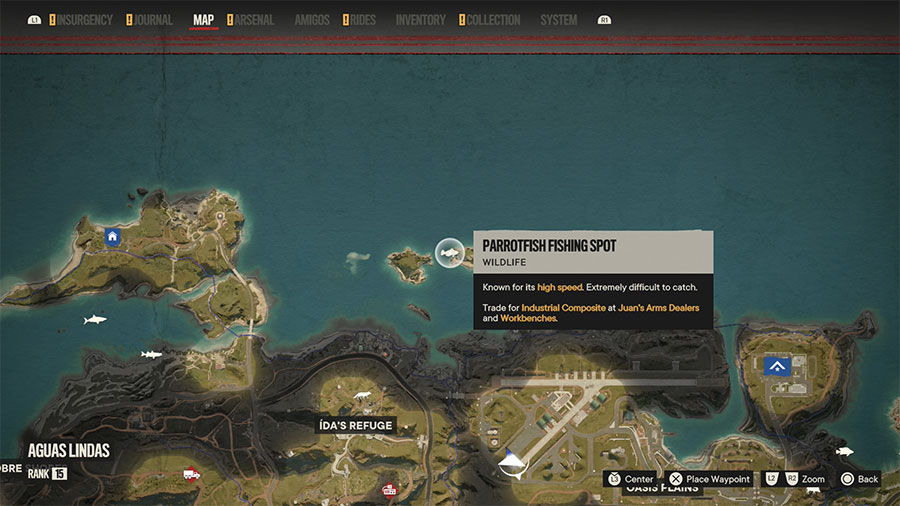Click the blue house marker on the island

[x=112, y=237]
